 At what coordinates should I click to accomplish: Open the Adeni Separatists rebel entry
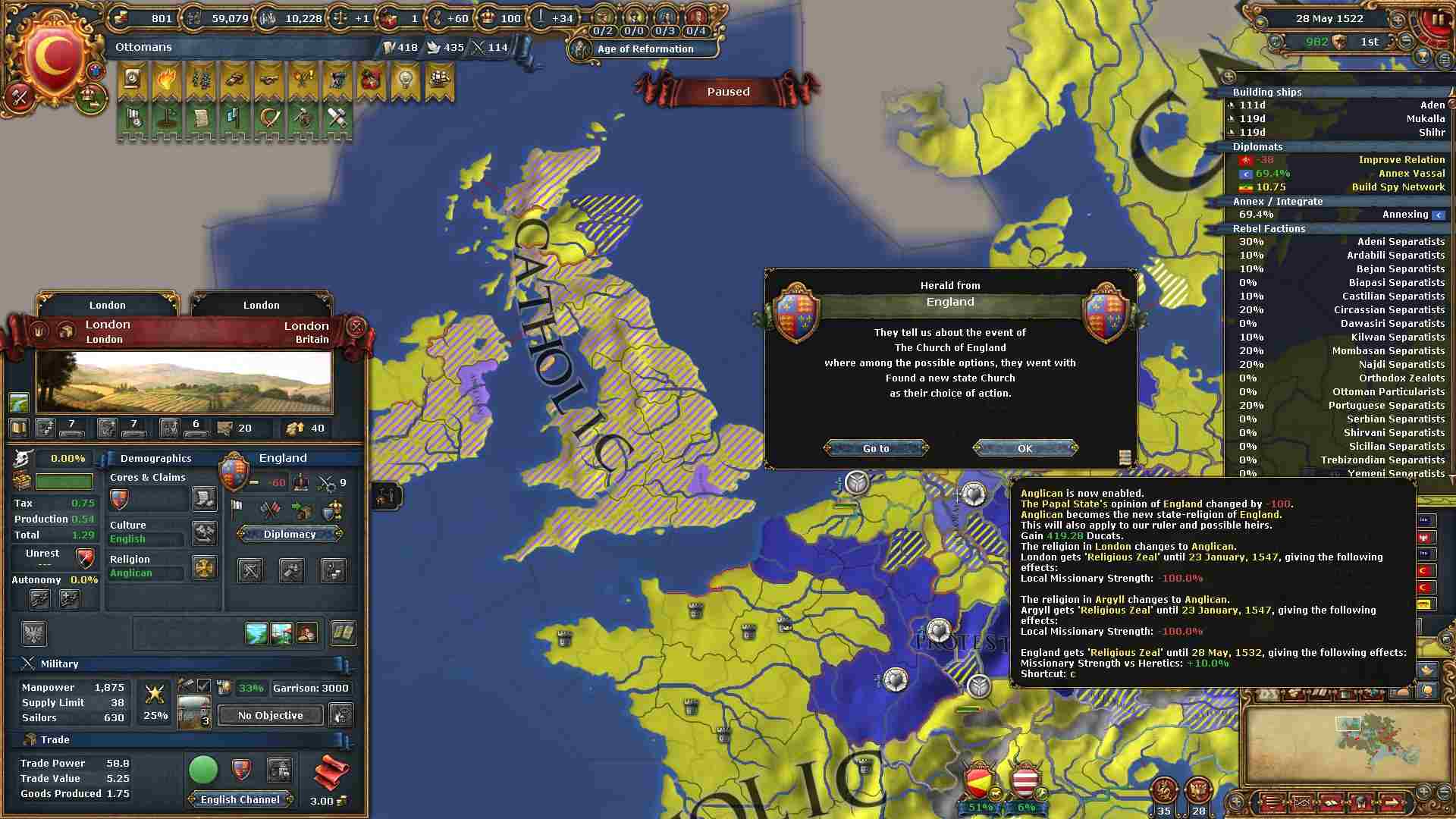tap(1341, 242)
